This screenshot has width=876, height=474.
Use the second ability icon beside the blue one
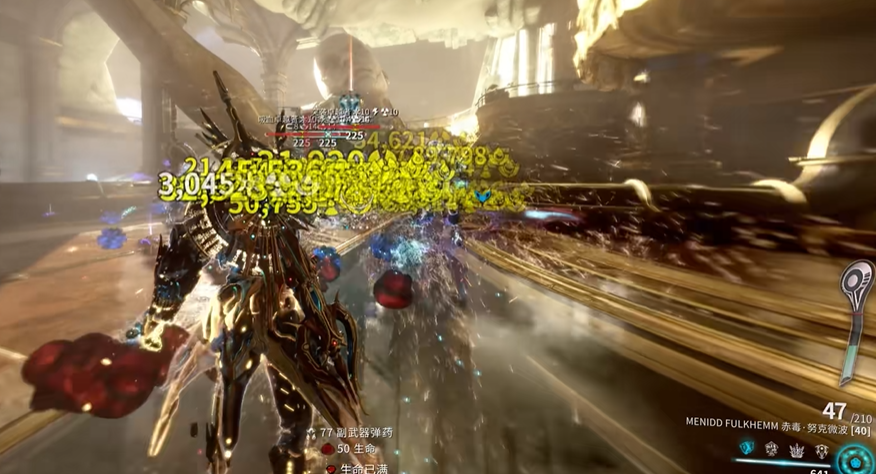(x=771, y=449)
